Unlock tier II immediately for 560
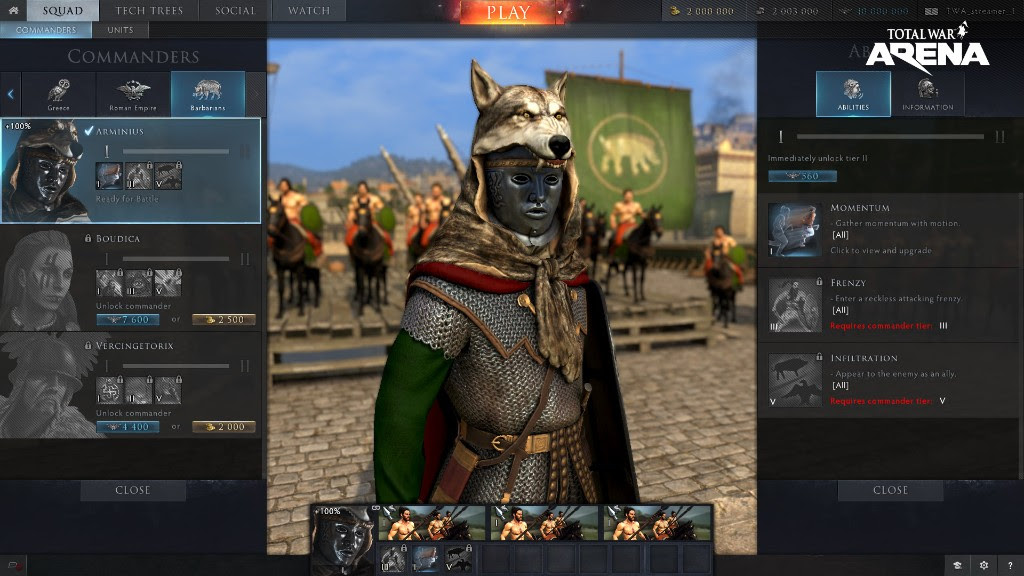Viewport: 1024px width, 576px height. (802, 176)
